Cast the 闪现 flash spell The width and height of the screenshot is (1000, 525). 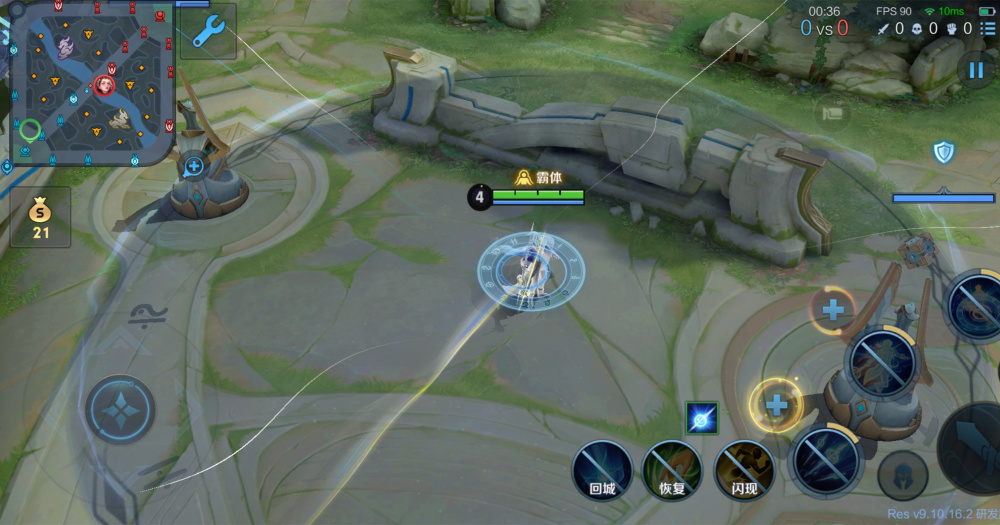(x=745, y=470)
